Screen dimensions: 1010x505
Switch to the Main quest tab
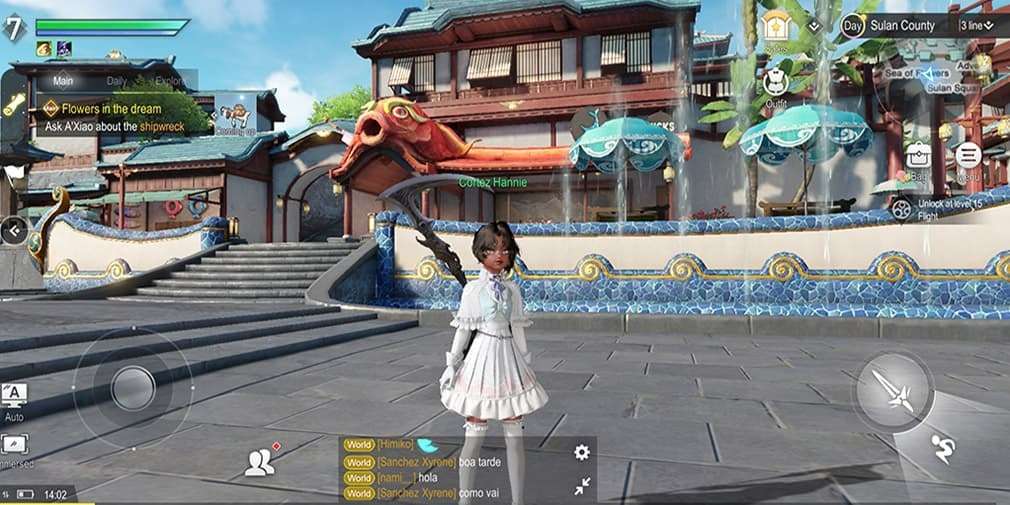point(63,81)
